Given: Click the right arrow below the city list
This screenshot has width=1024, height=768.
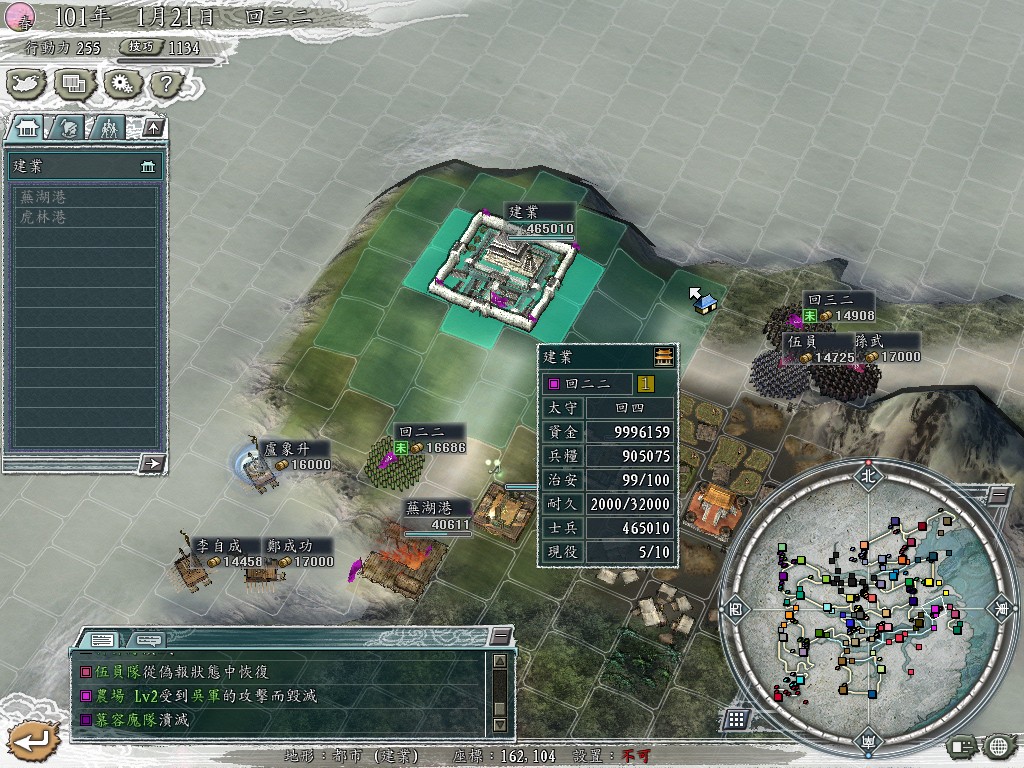Looking at the screenshot, I should [153, 463].
